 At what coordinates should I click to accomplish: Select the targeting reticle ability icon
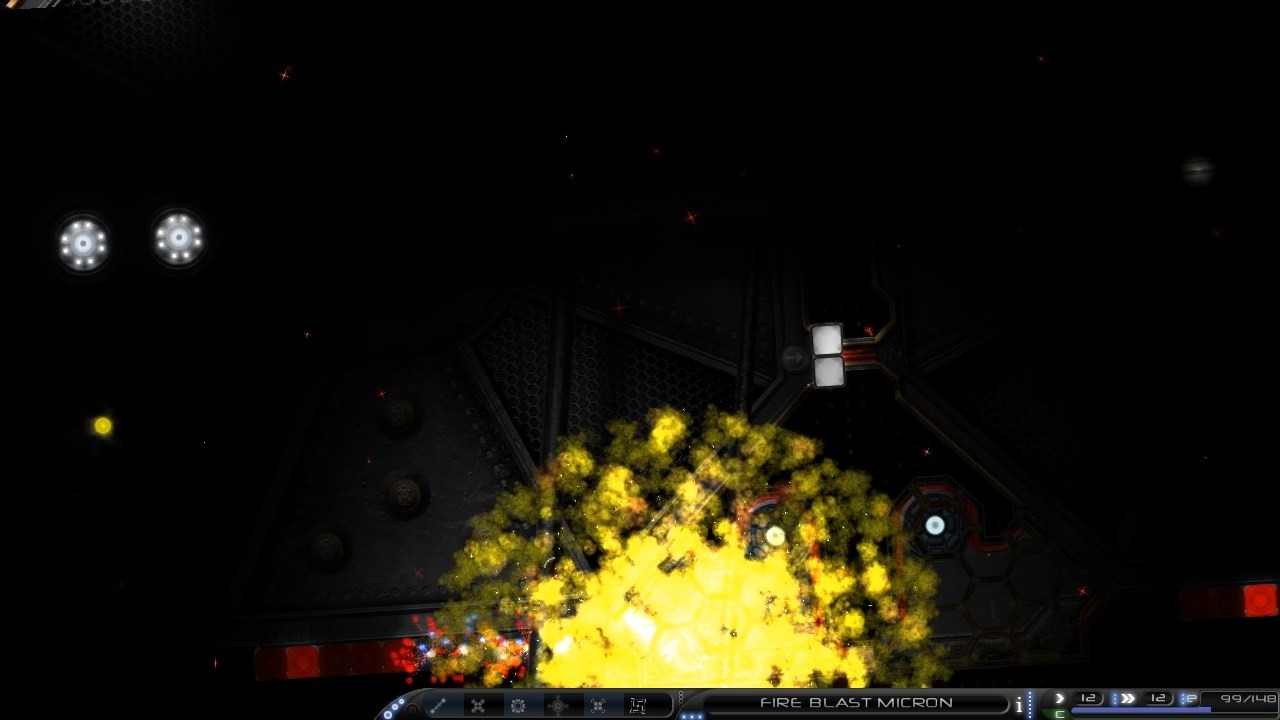tap(556, 706)
